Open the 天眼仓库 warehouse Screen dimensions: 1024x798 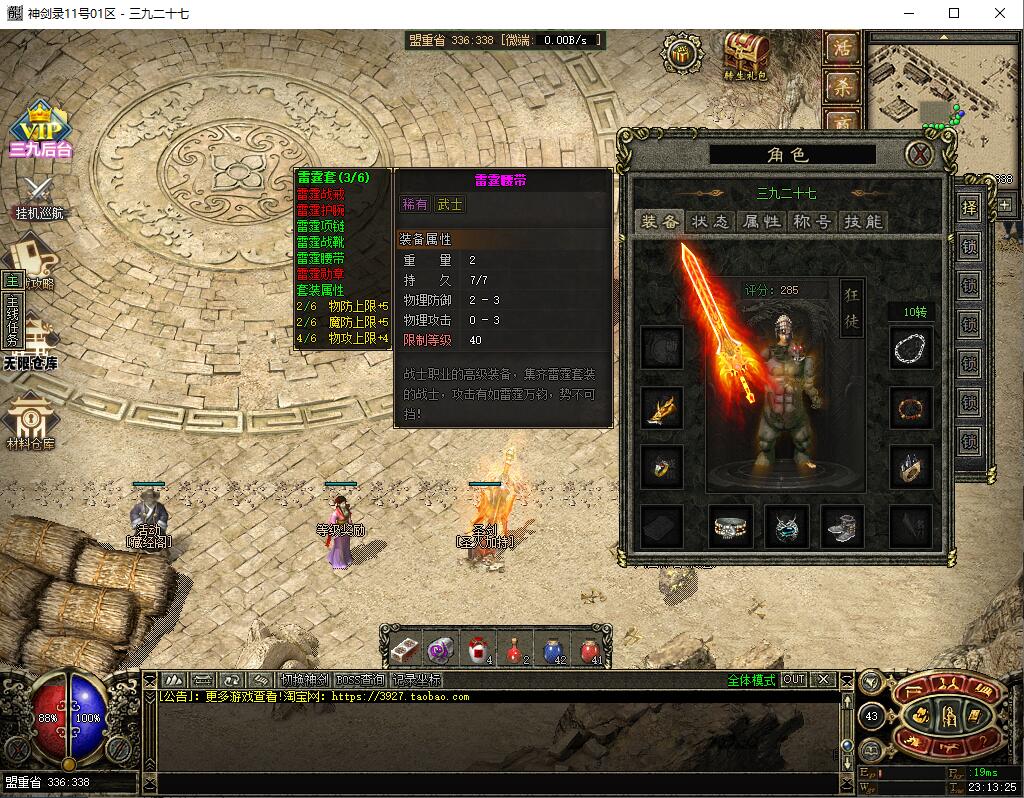coord(32,343)
